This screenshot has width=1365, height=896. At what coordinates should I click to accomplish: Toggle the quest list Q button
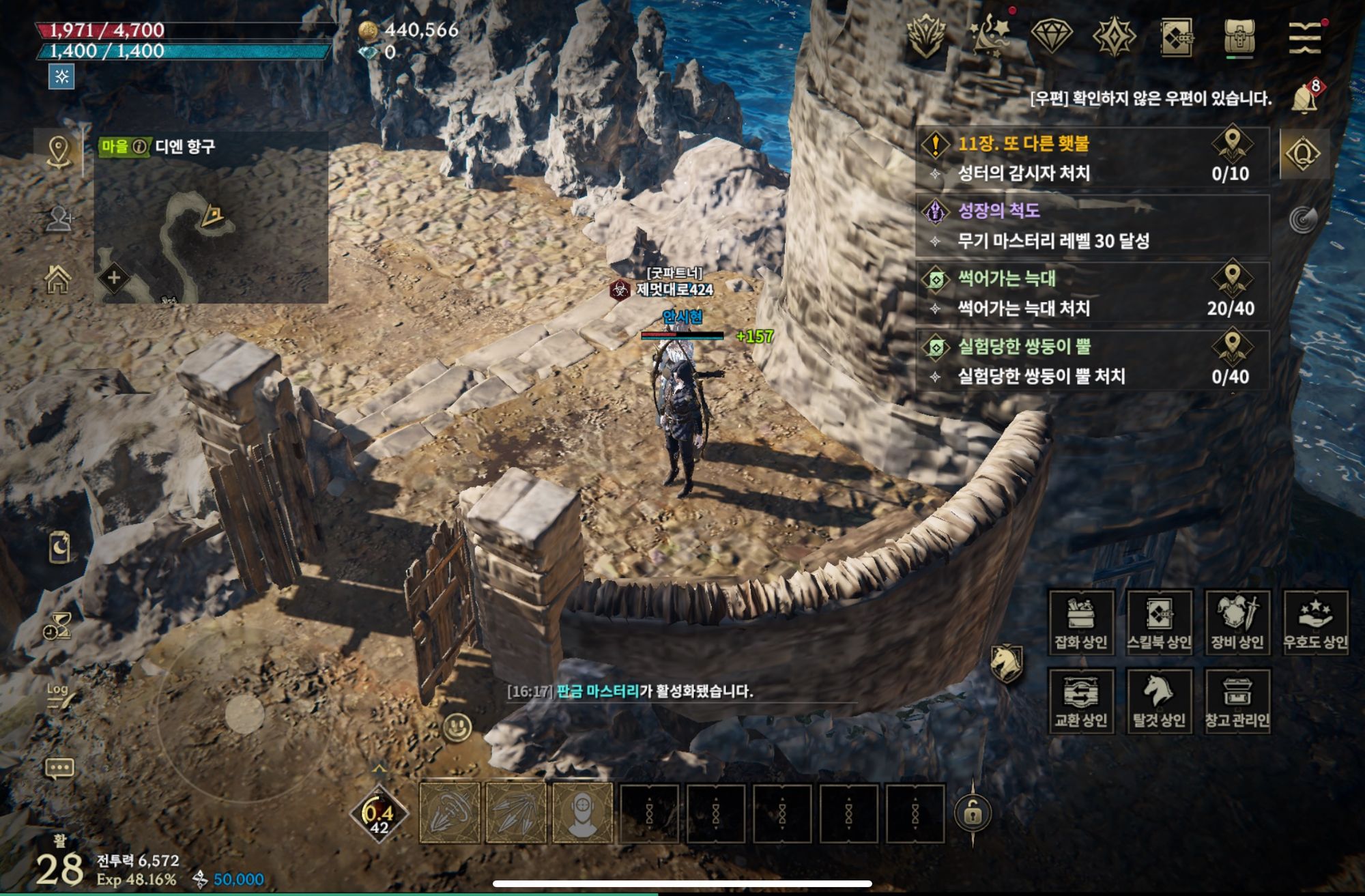(x=1303, y=154)
